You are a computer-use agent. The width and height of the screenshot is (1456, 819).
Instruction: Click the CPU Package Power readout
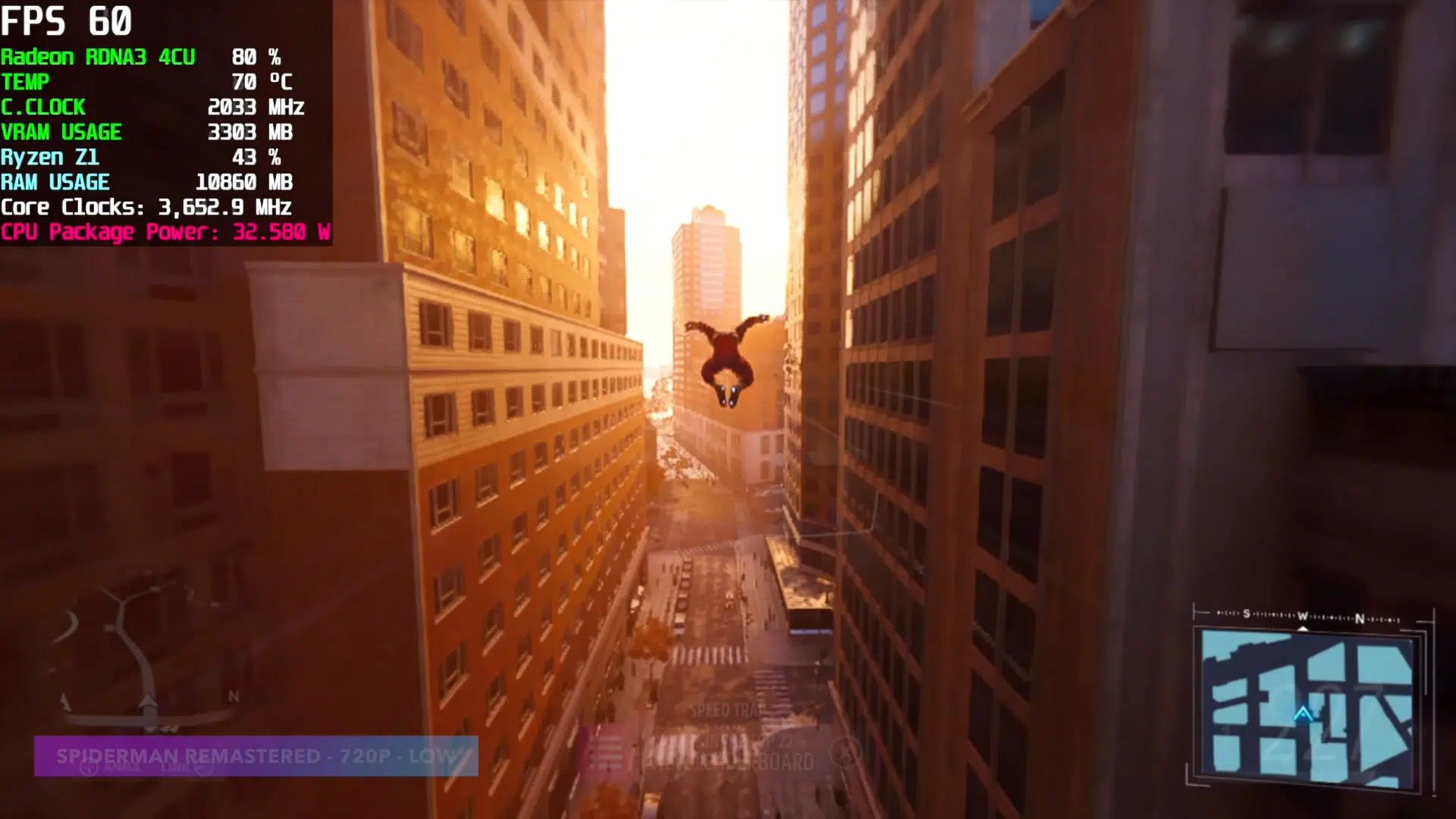click(x=165, y=232)
